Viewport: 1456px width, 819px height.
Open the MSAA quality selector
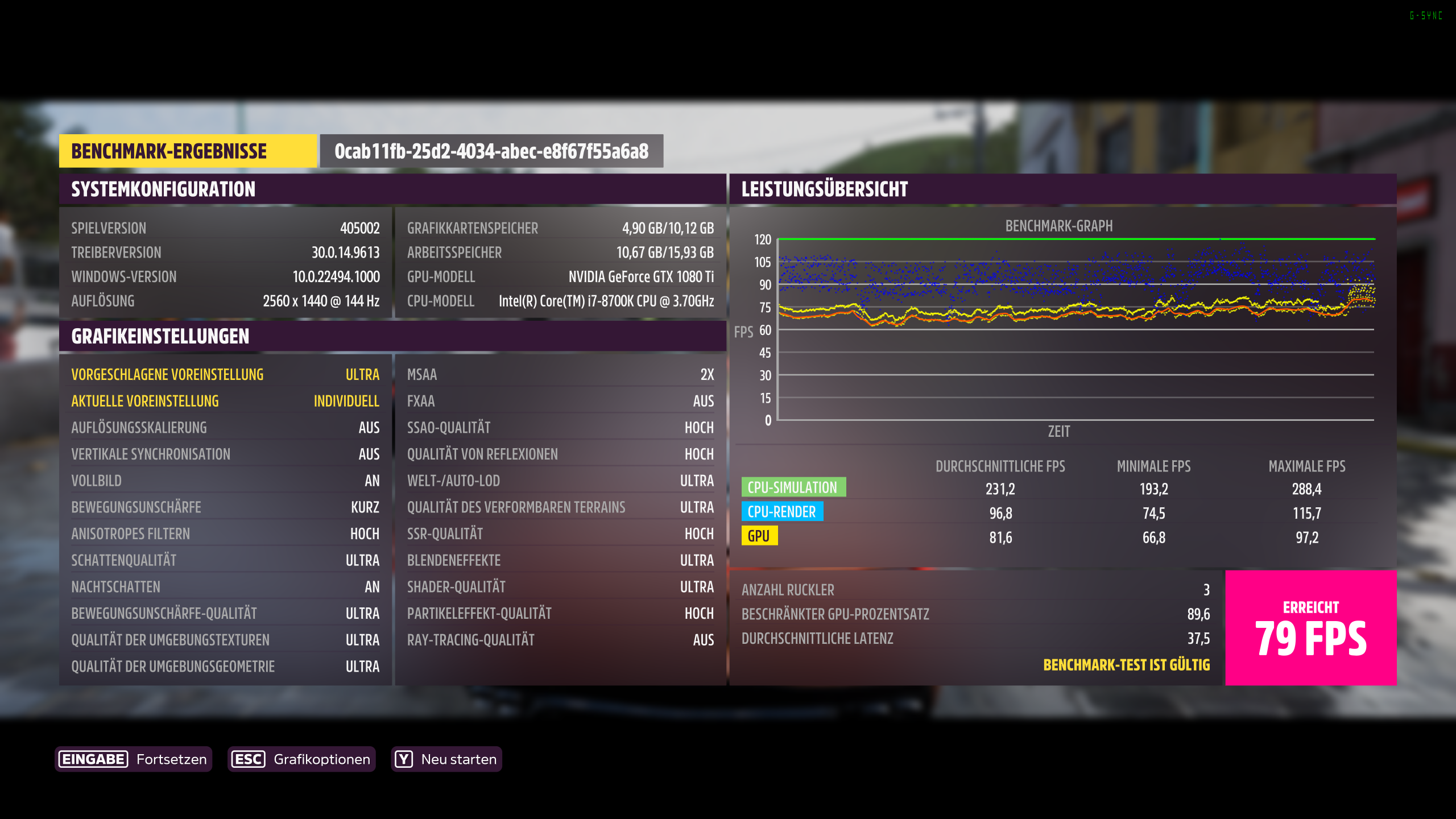(x=561, y=374)
